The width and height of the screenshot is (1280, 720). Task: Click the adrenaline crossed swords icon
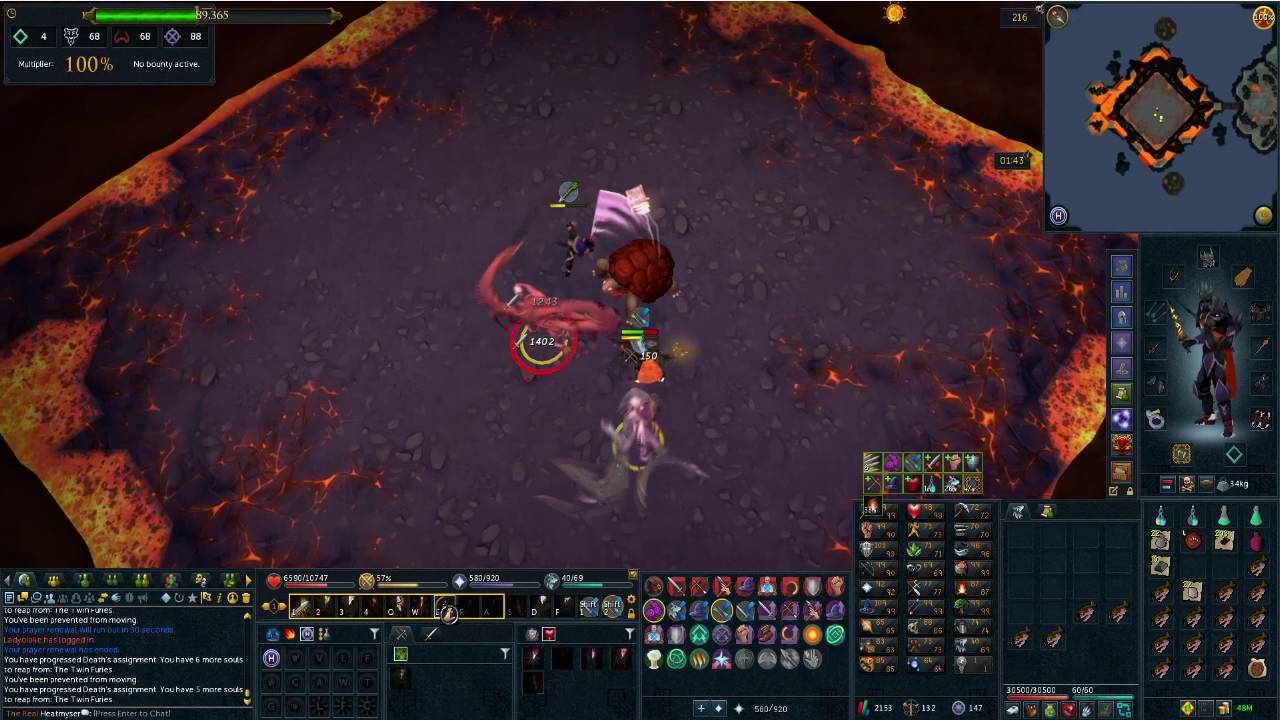tap(367, 580)
